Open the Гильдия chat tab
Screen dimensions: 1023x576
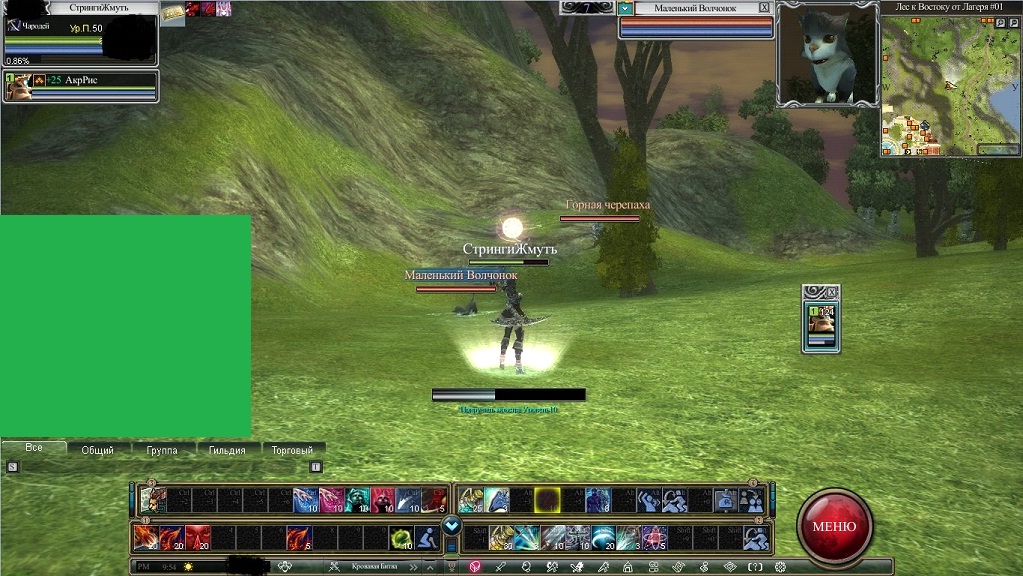click(227, 450)
